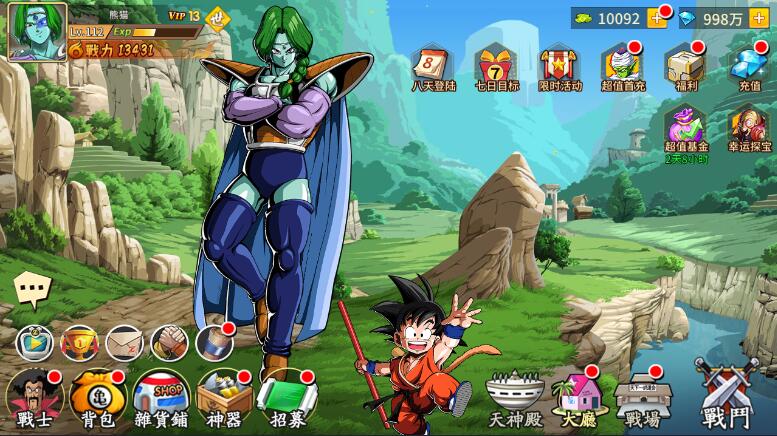Add gold coins with the plus button
This screenshot has width=777, height=436.
pos(658,18)
